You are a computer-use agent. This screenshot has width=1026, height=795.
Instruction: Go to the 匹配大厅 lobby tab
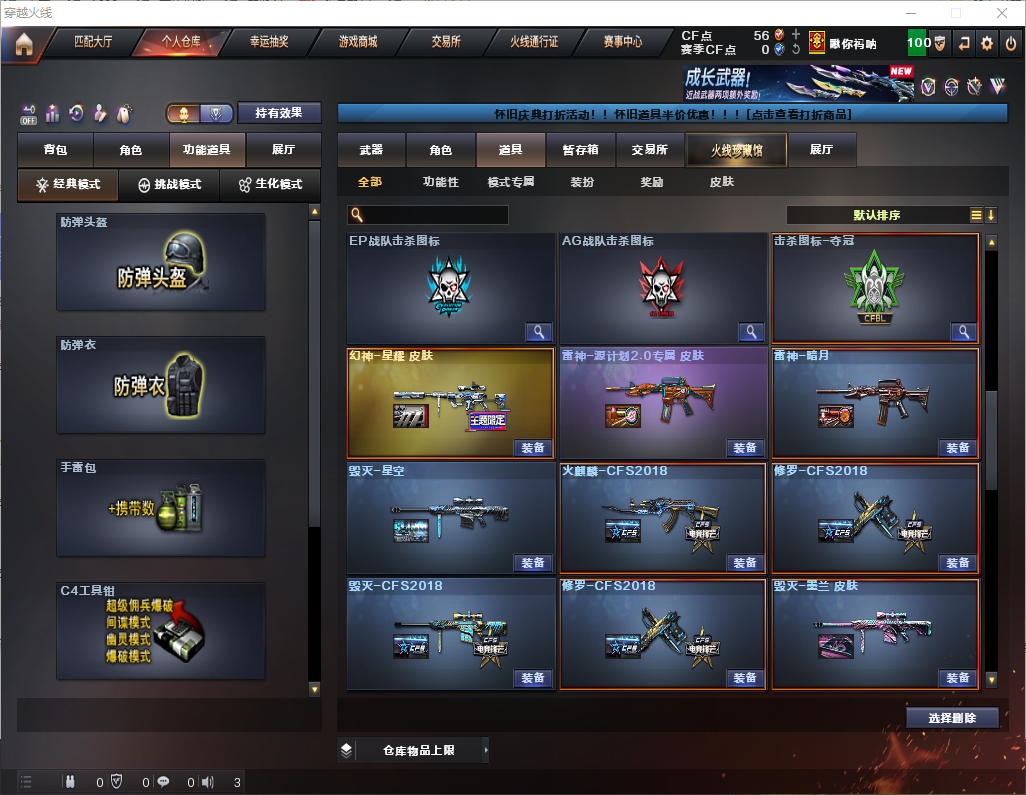click(94, 42)
